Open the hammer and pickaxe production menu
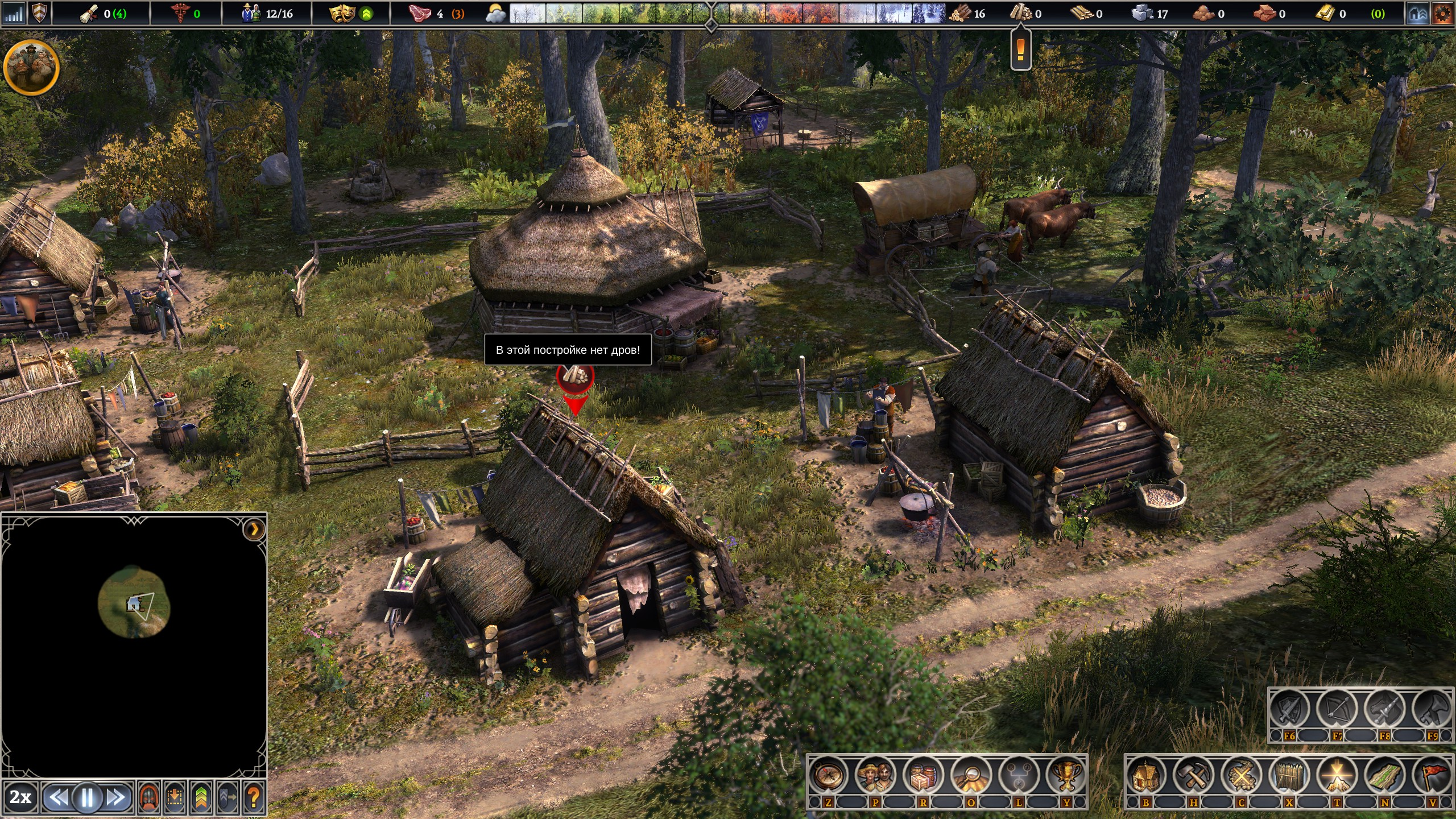Screen dimensions: 1456x819 1194,776
